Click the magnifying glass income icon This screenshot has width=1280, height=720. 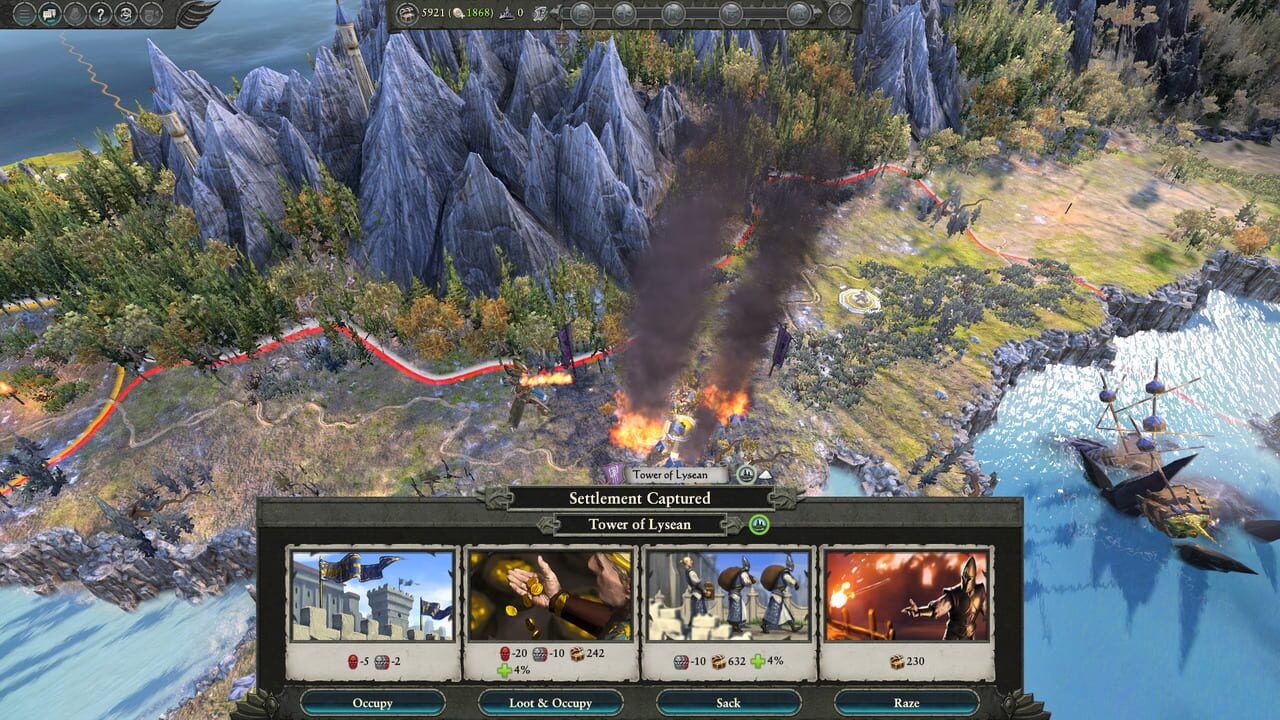[x=458, y=13]
